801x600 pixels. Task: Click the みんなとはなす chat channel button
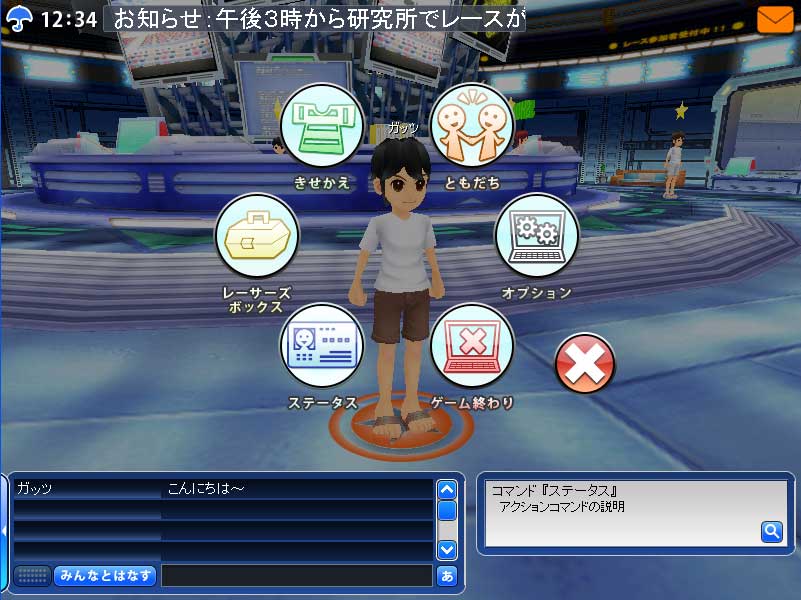[x=105, y=576]
